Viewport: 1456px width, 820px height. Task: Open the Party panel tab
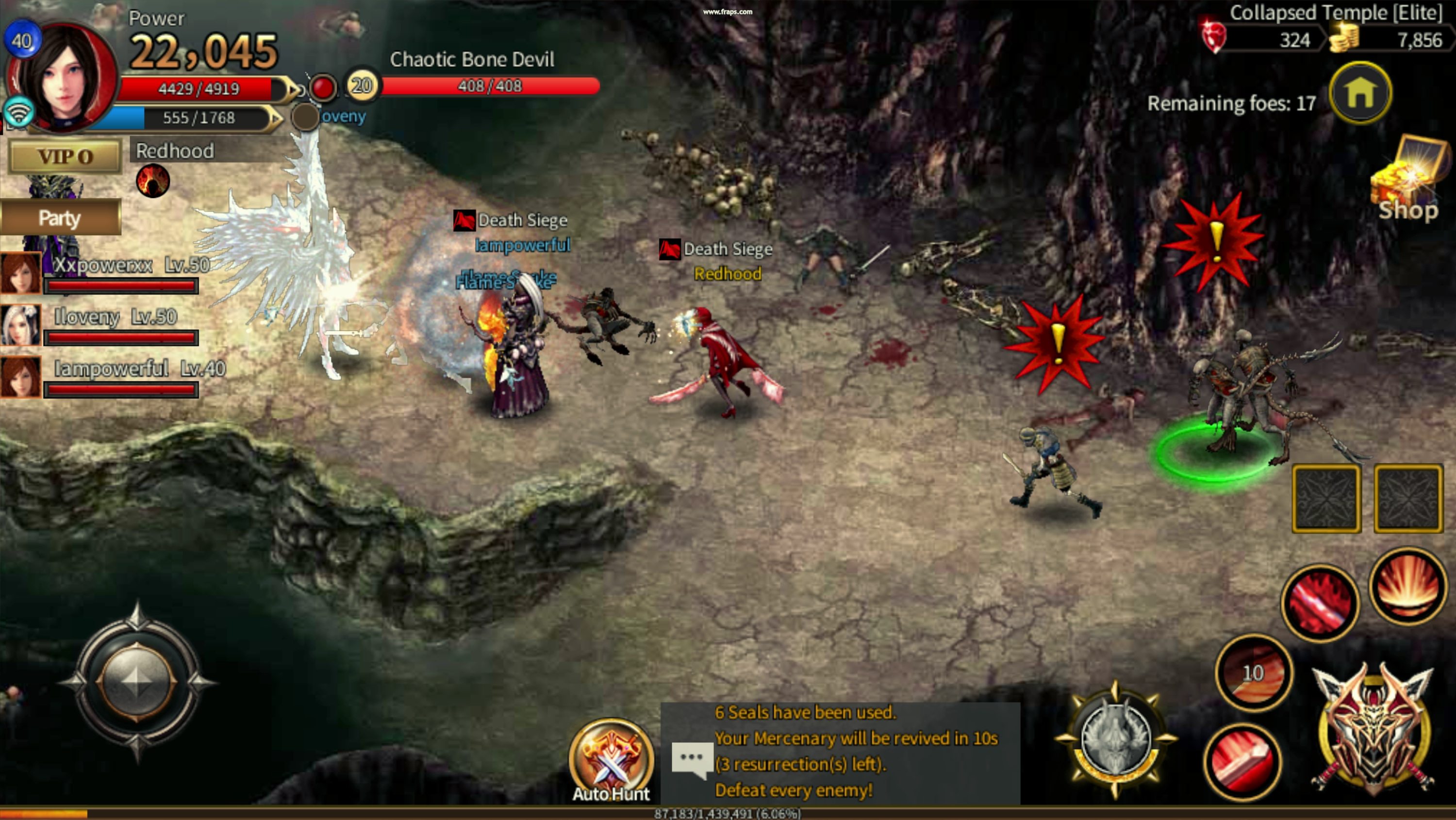pos(60,217)
